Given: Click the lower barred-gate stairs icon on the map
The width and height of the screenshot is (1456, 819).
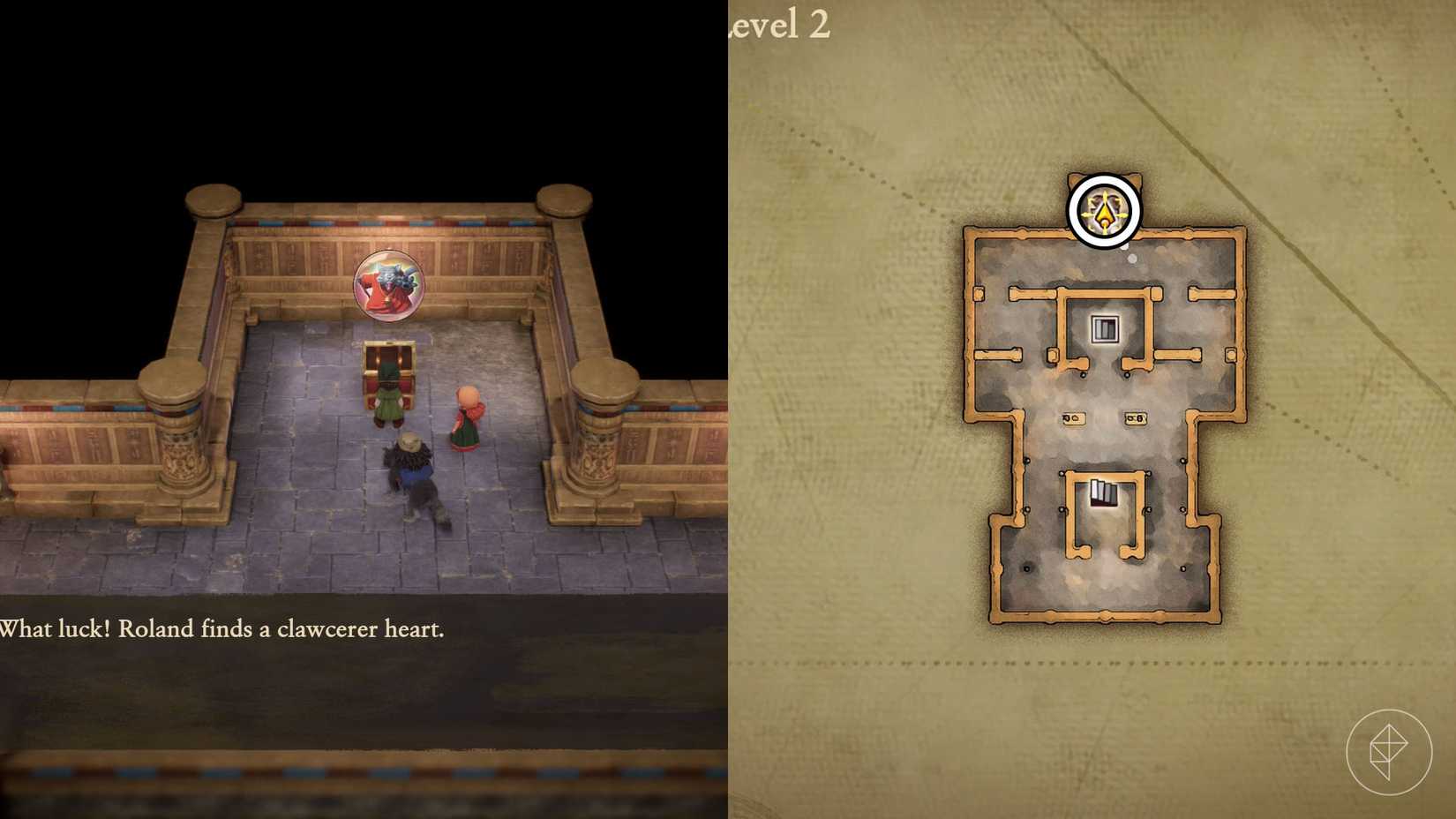Looking at the screenshot, I should point(1105,492).
